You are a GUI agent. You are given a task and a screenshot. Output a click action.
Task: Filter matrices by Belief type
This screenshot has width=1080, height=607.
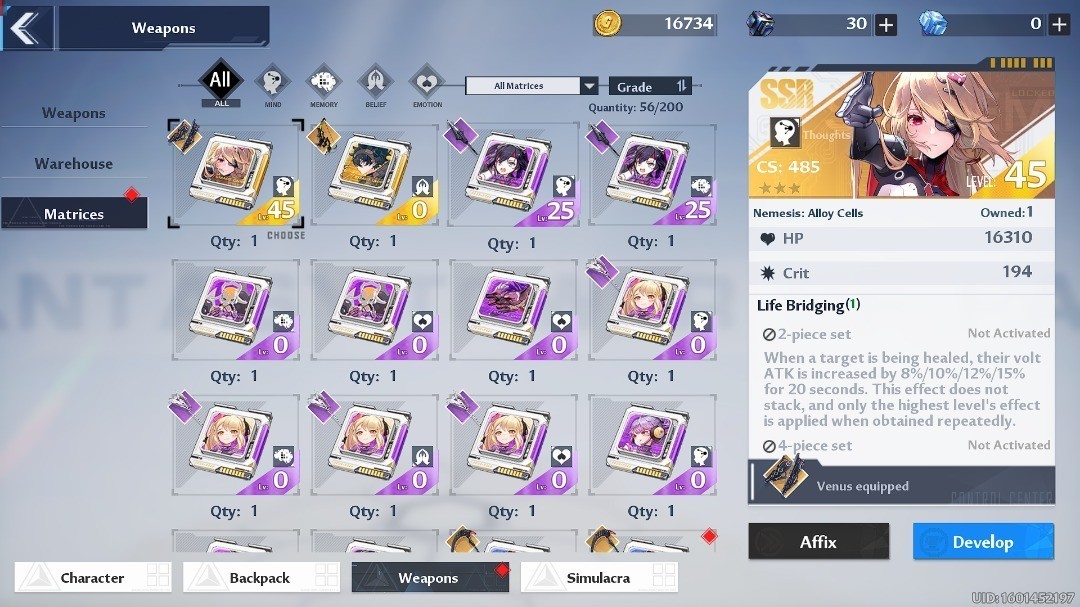coord(375,84)
